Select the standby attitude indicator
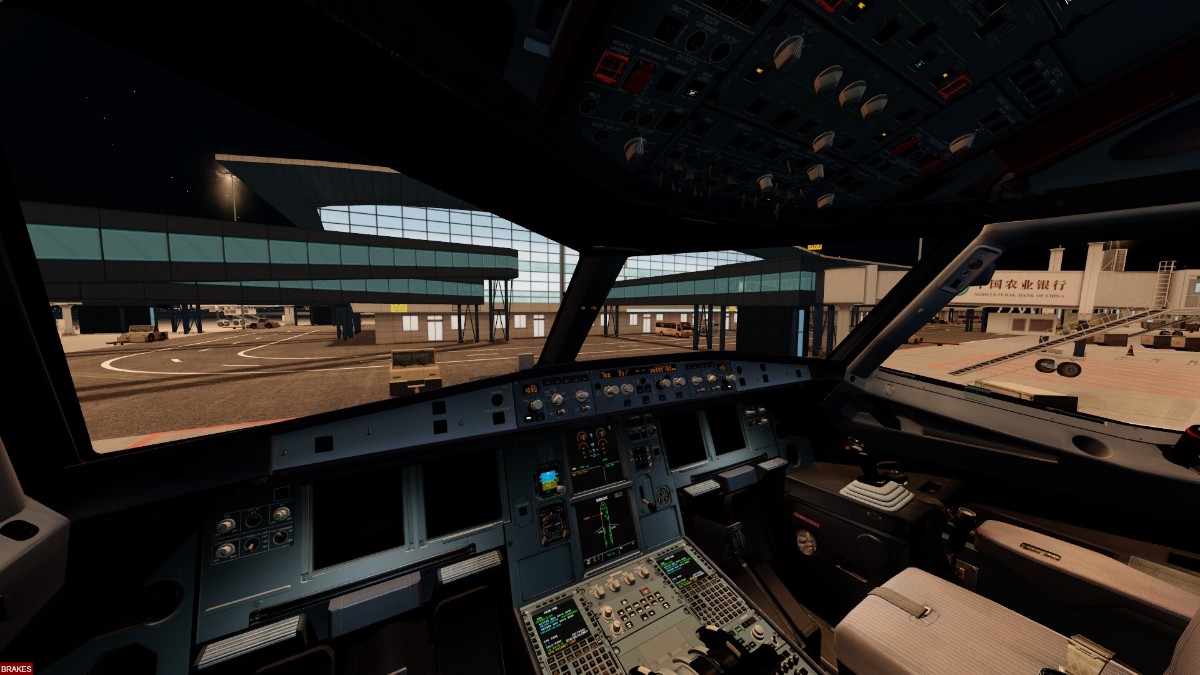 pyautogui.click(x=548, y=480)
